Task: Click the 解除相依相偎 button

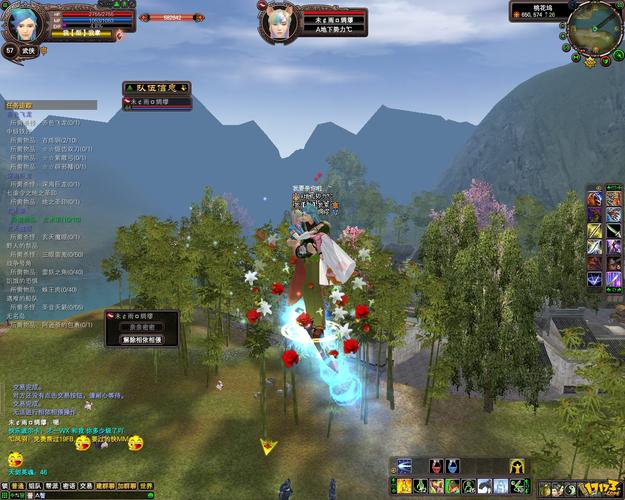Action: coord(141,340)
